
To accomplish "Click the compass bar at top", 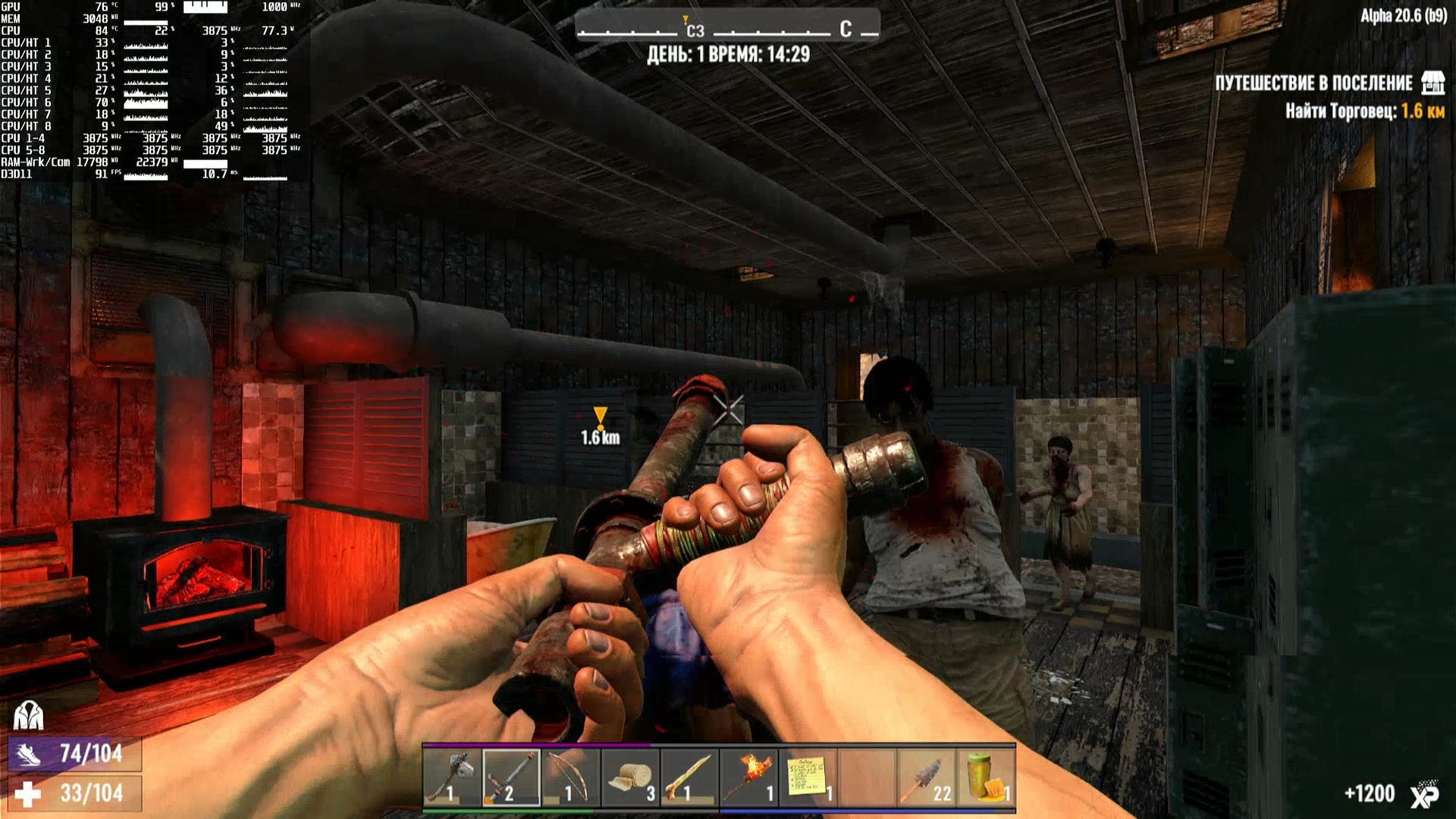I will pyautogui.click(x=726, y=30).
